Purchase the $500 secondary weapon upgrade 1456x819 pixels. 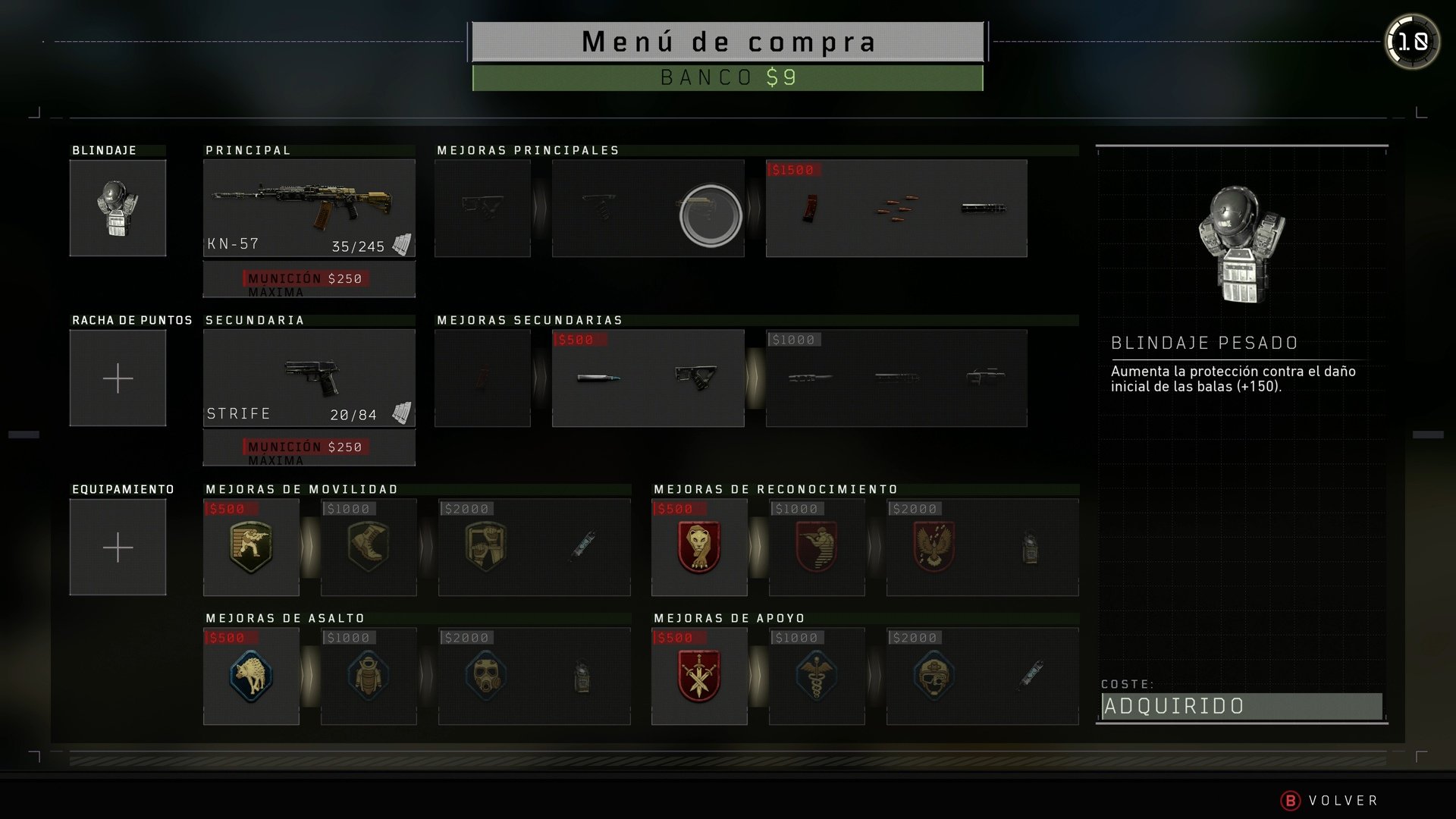click(648, 377)
